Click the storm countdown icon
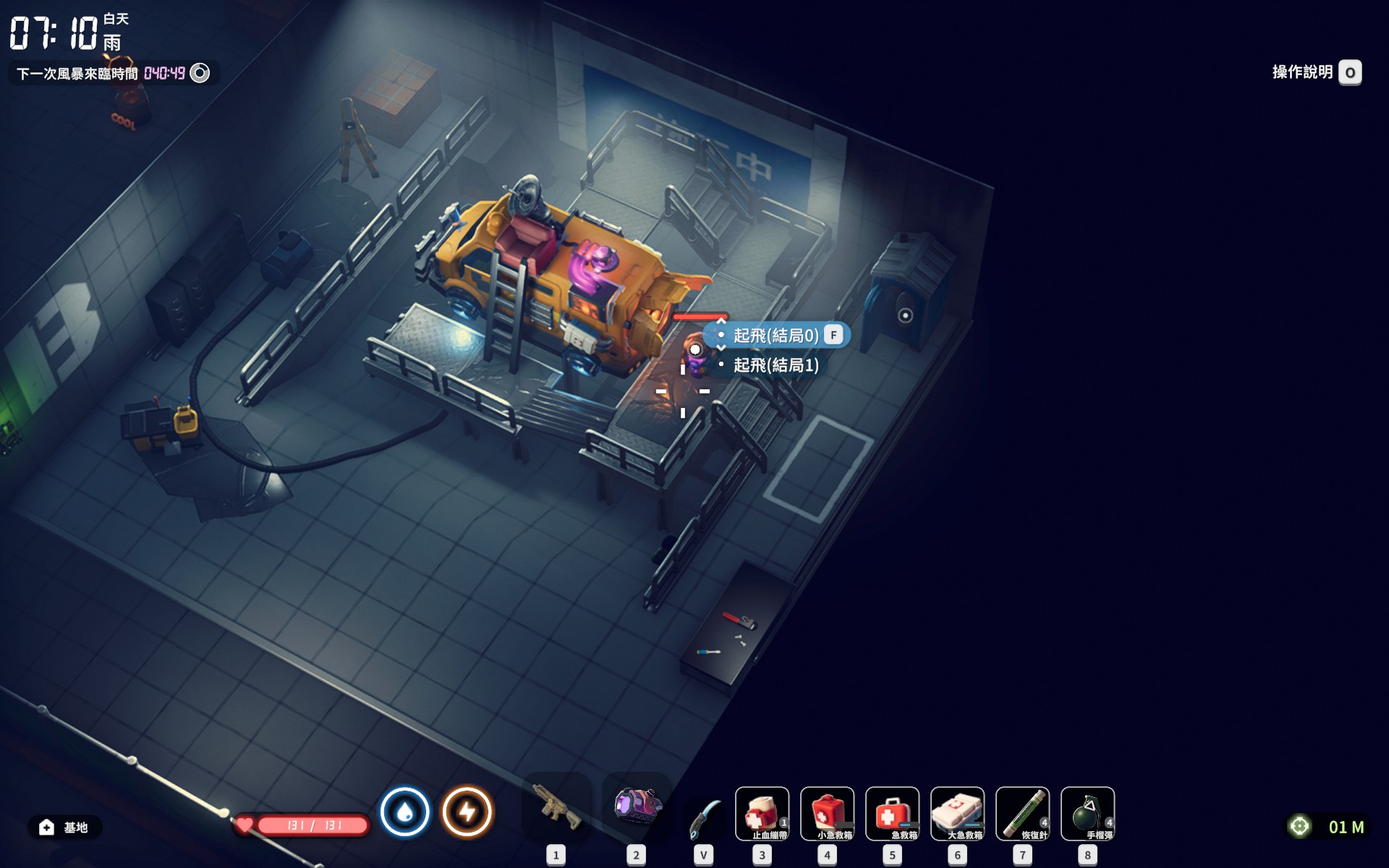 point(200,73)
